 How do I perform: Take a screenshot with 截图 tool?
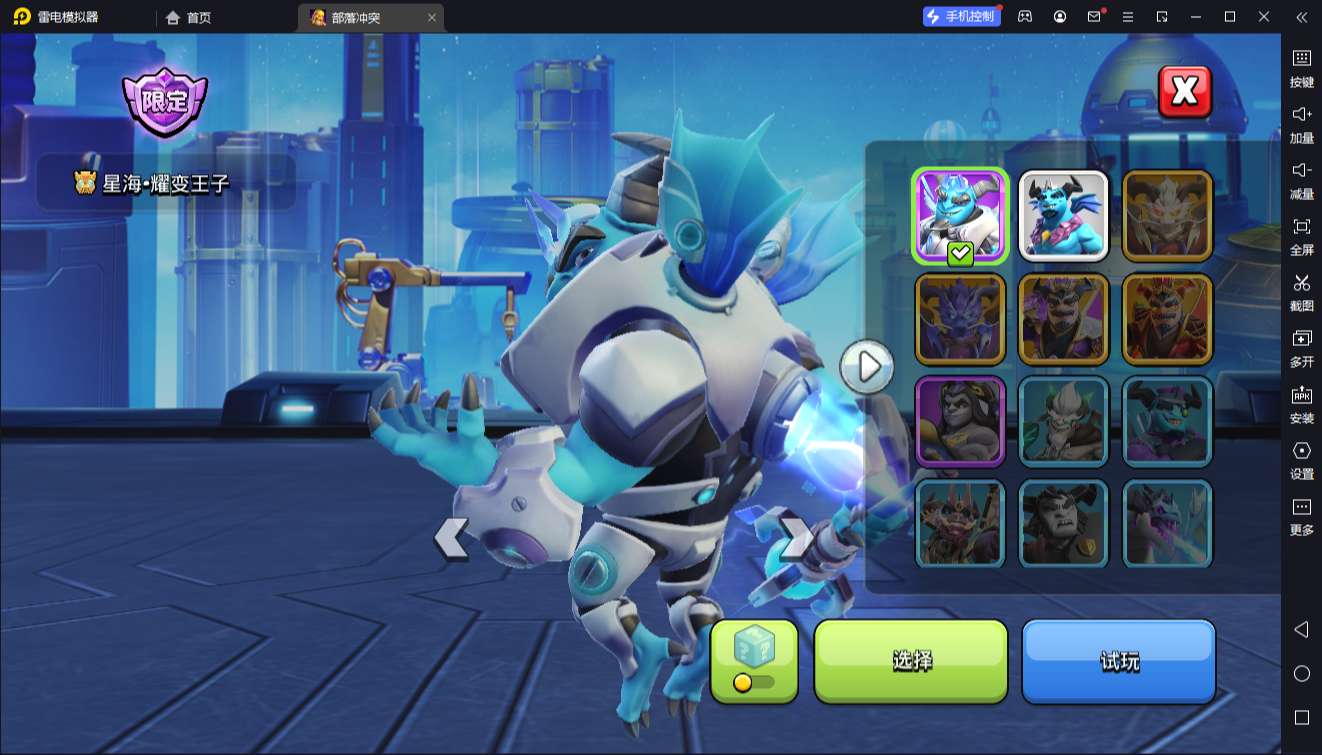coord(1301,291)
